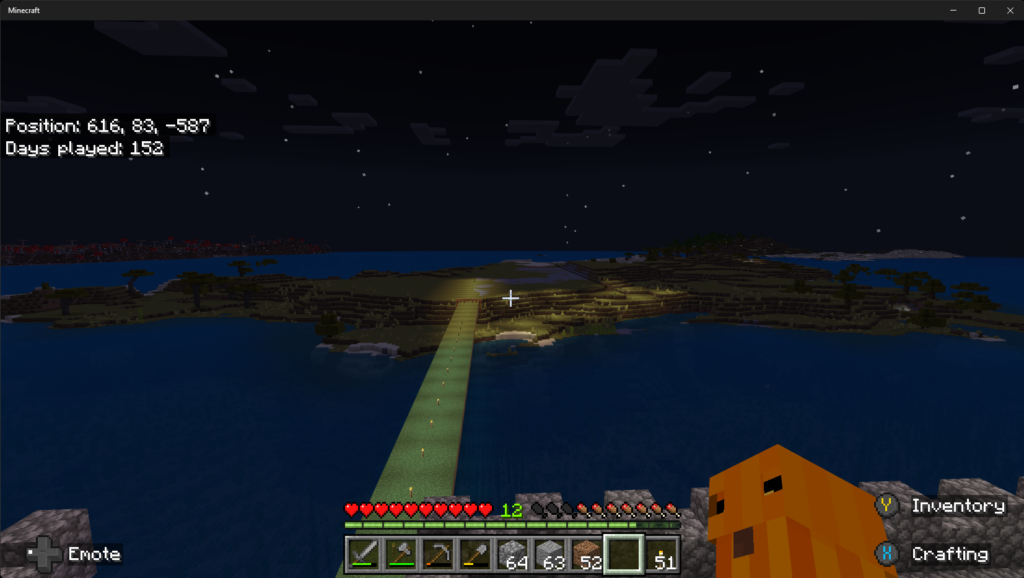Viewport: 1024px width, 578px height.
Task: Select the cobblestone stack of 64
Action: [x=512, y=554]
